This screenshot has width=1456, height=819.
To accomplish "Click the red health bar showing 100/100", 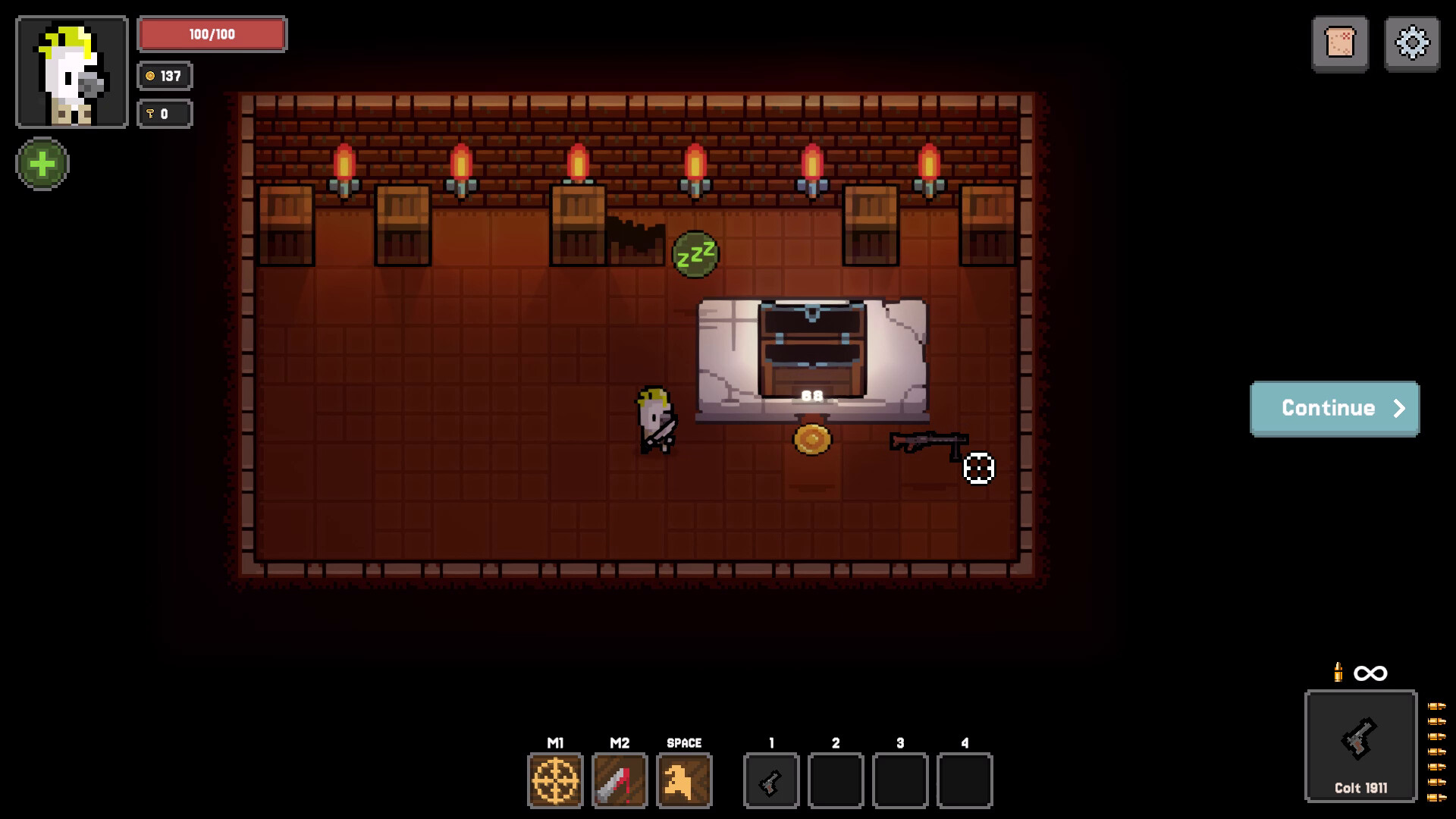I will point(212,34).
